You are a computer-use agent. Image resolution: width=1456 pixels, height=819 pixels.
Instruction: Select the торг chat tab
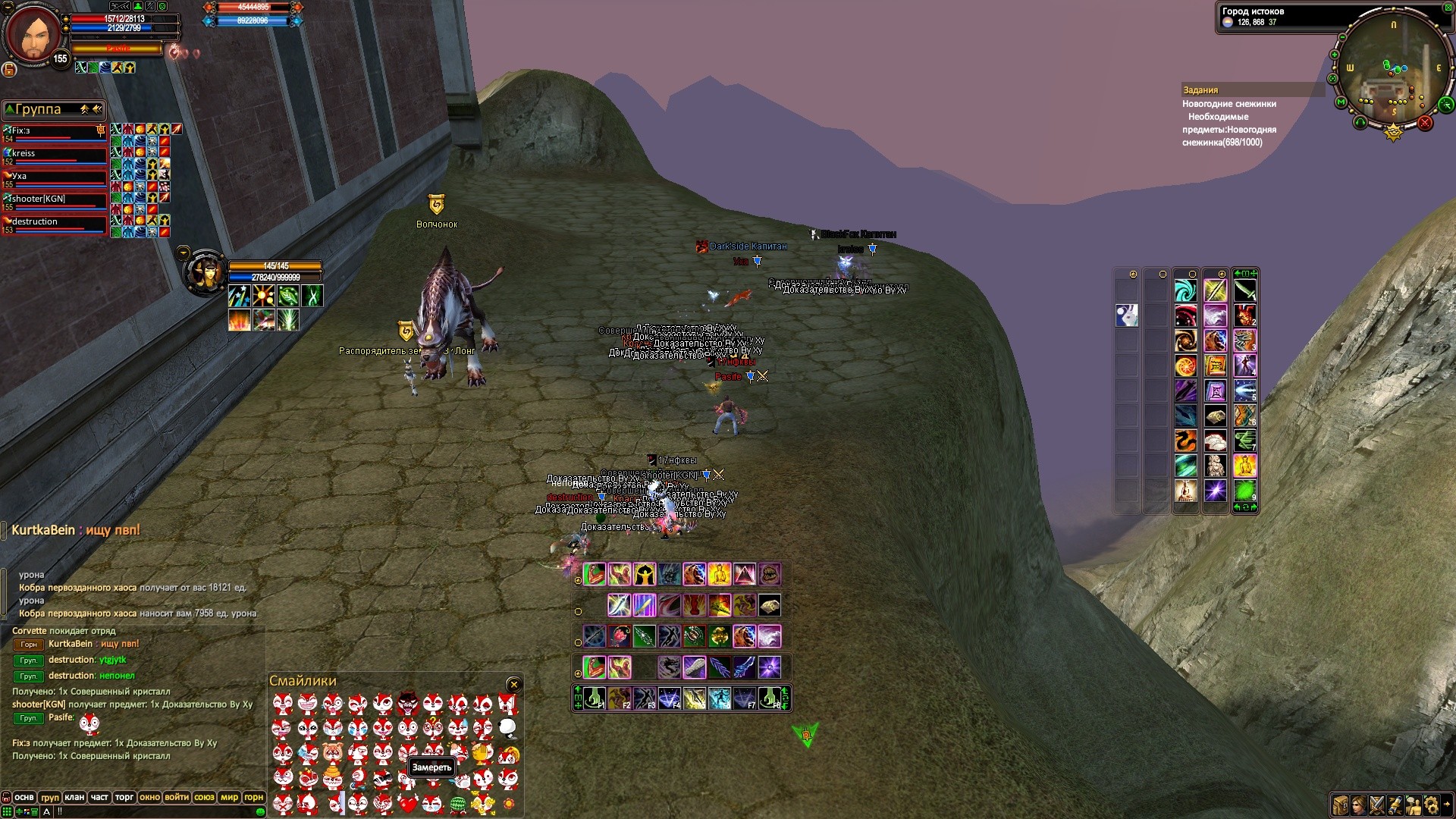[124, 797]
